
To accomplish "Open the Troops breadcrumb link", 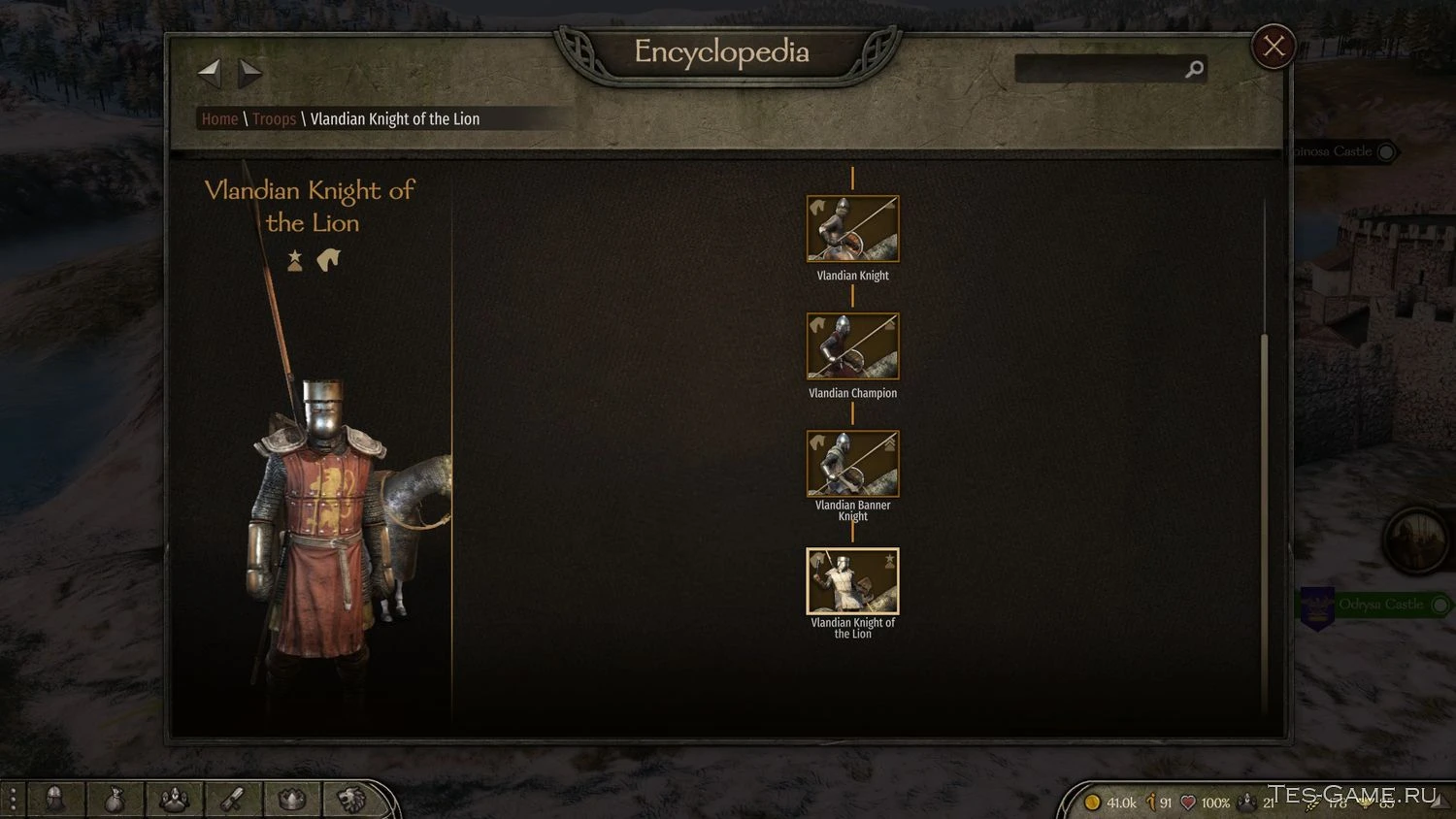I will (274, 118).
